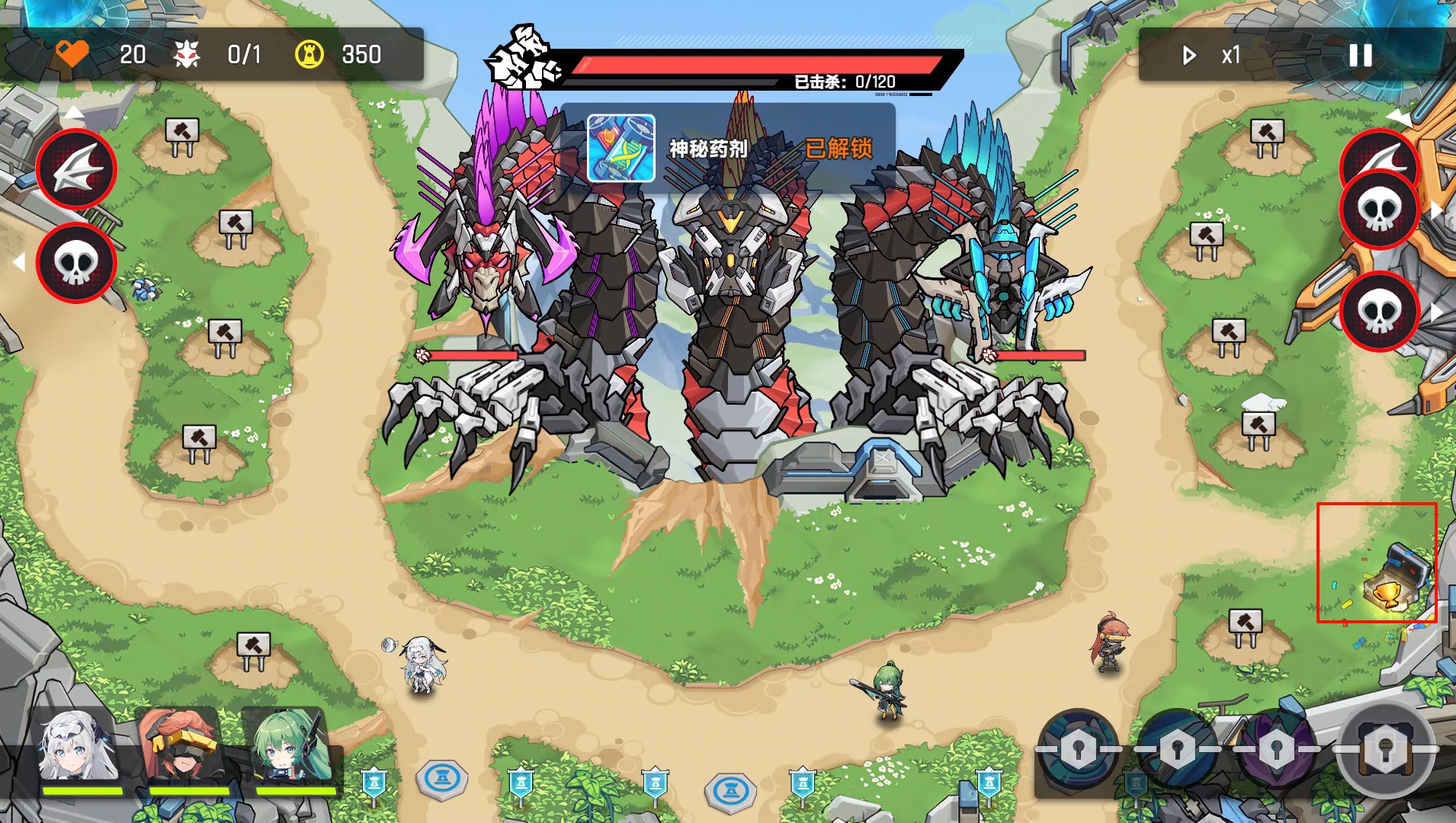This screenshot has width=1456, height=823.
Task: Call the left-side skull enemy wave
Action: tap(76, 263)
